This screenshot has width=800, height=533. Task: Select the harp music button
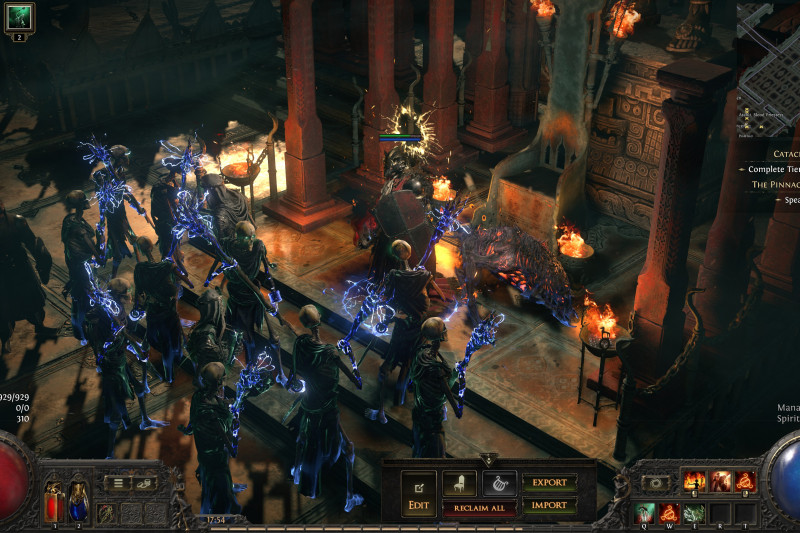(499, 484)
